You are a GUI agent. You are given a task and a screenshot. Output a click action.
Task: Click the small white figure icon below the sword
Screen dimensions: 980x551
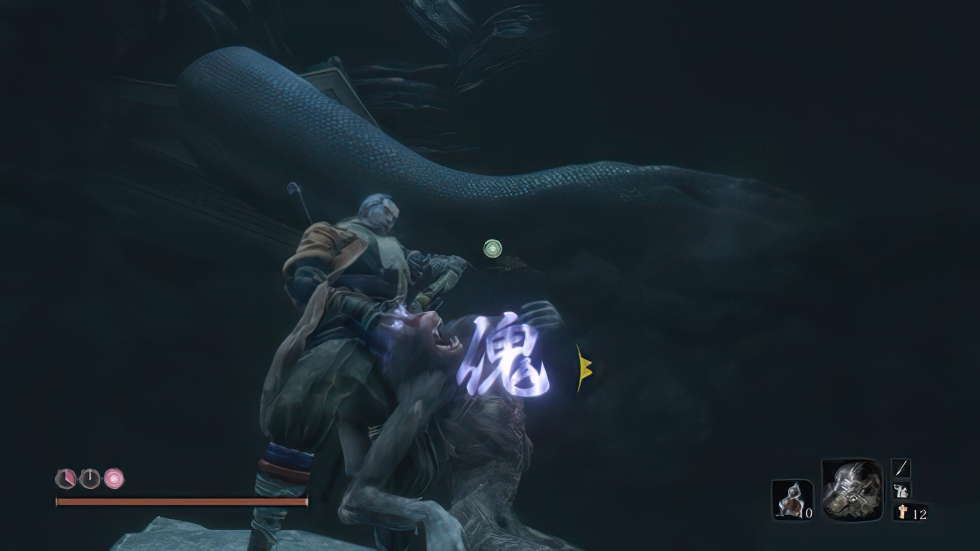pos(901,490)
